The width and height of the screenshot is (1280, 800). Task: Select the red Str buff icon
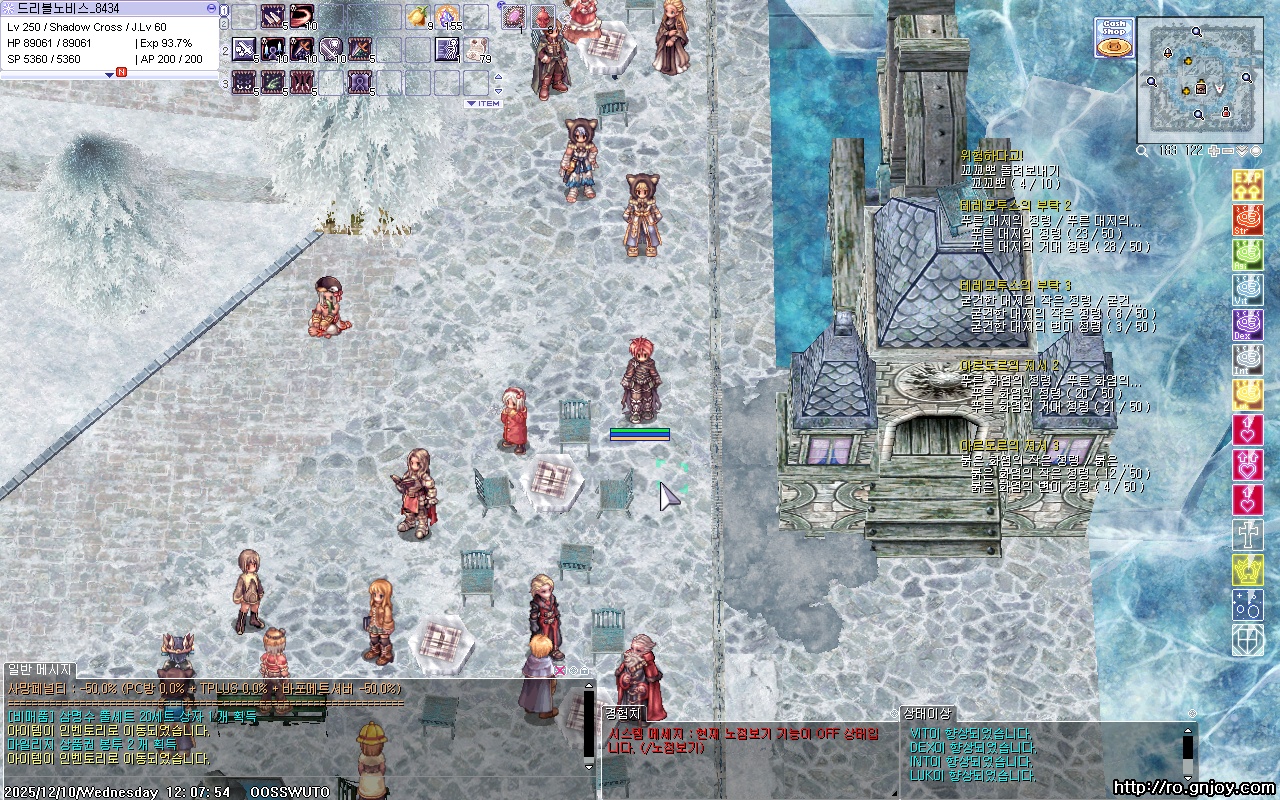(x=1247, y=220)
